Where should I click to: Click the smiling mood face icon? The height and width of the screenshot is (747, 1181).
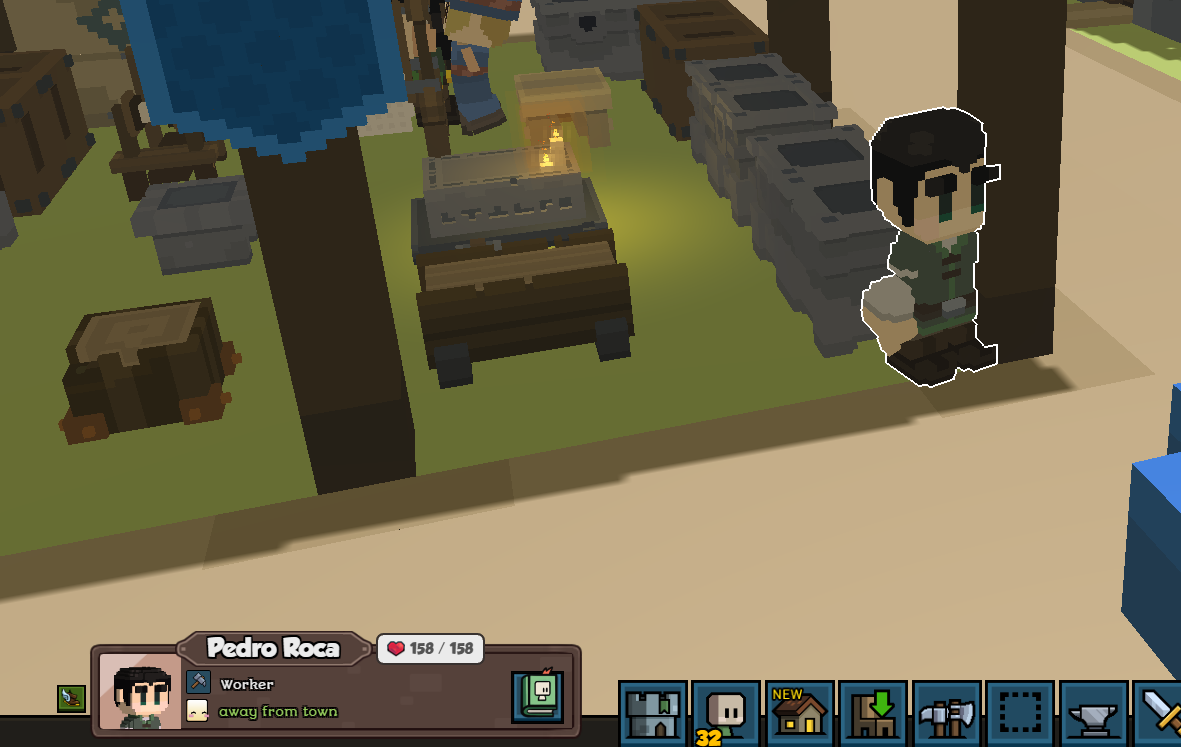(x=198, y=711)
